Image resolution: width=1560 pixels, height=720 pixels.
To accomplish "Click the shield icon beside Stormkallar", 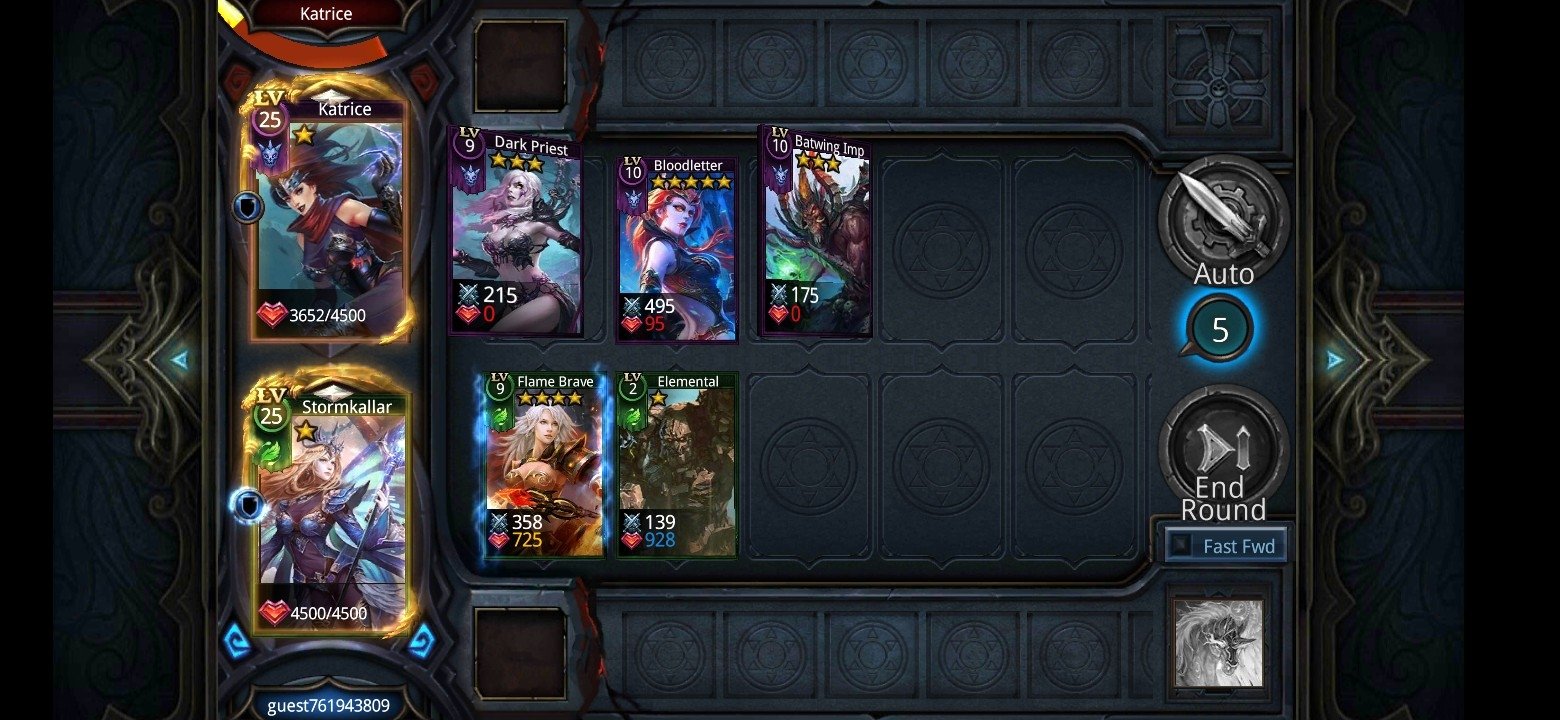I will coord(247,506).
